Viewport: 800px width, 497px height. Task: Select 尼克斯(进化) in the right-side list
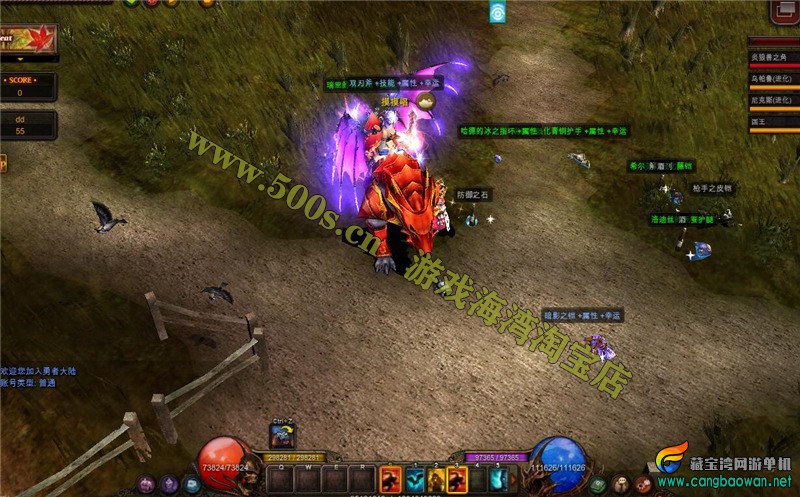(x=774, y=100)
